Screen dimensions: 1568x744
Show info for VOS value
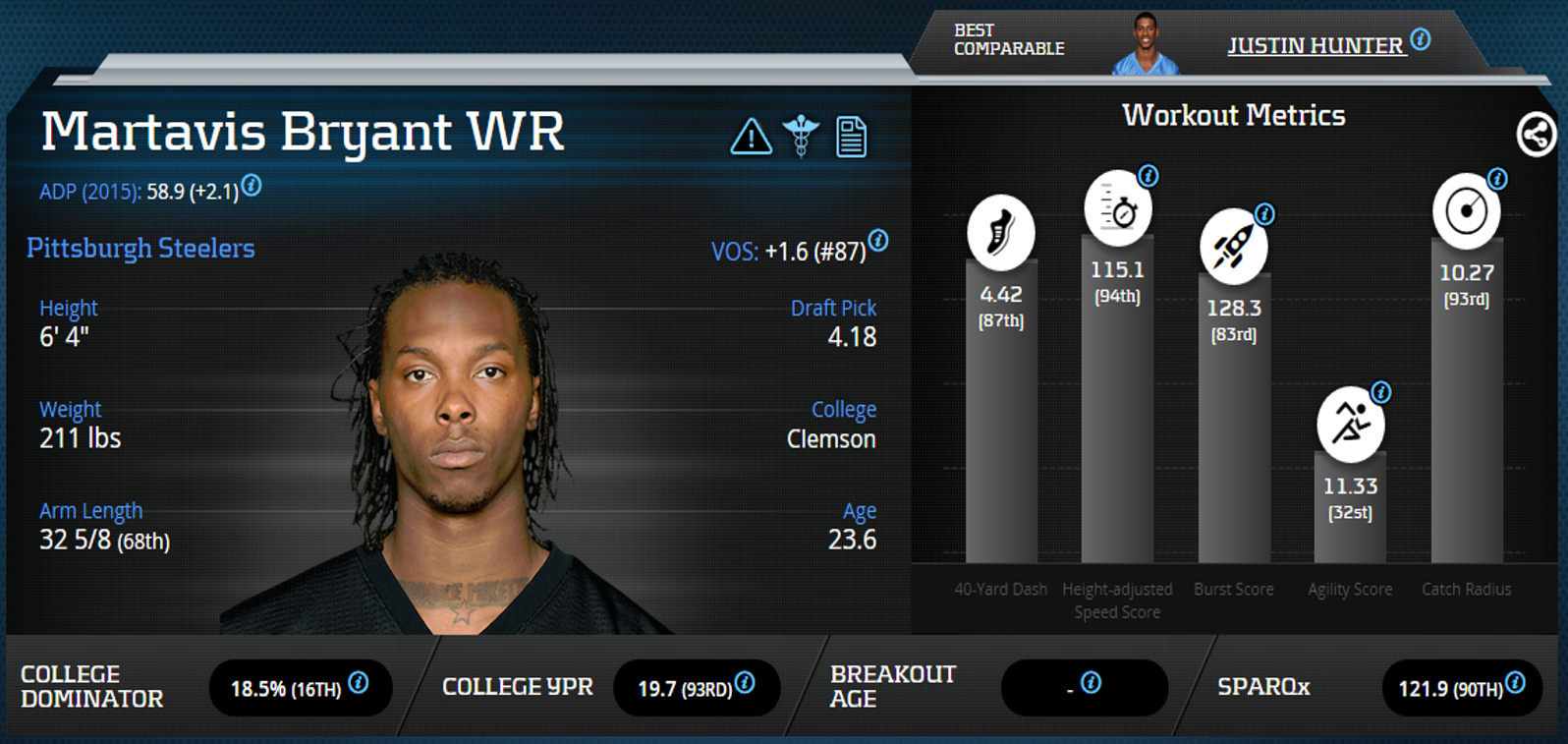(878, 241)
